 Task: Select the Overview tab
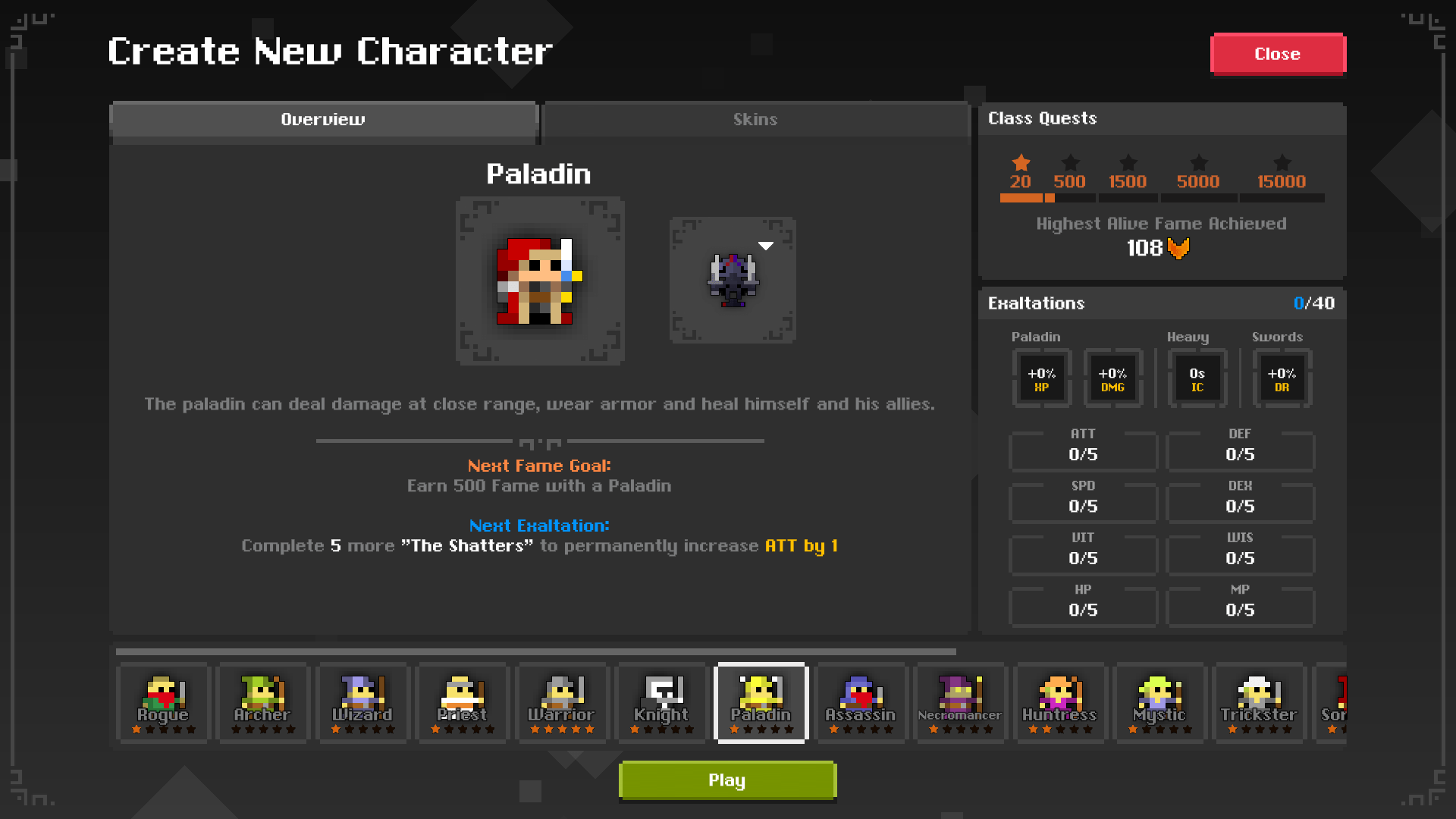[x=323, y=119]
